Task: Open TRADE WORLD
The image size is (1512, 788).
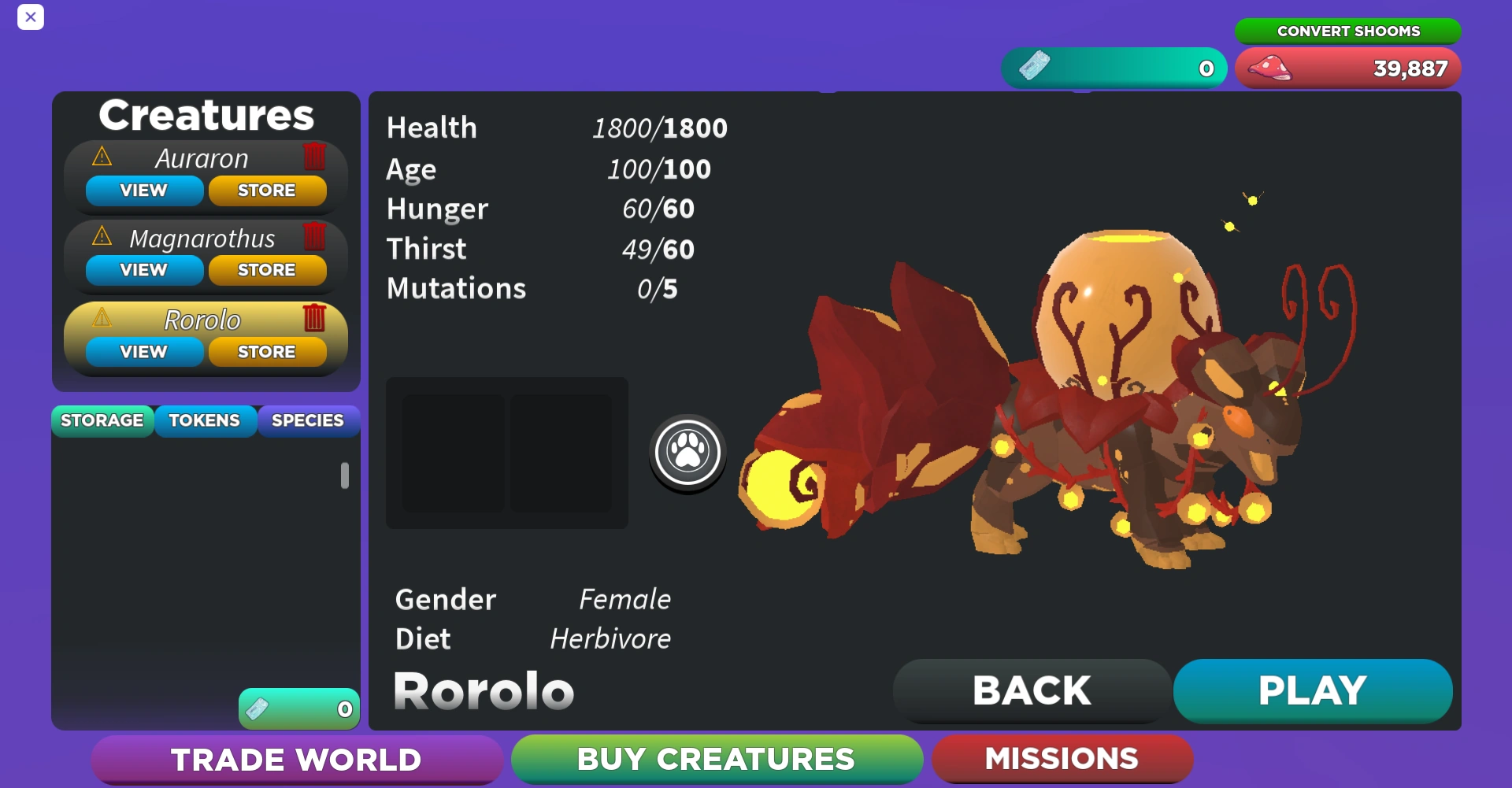Action: click(x=297, y=758)
